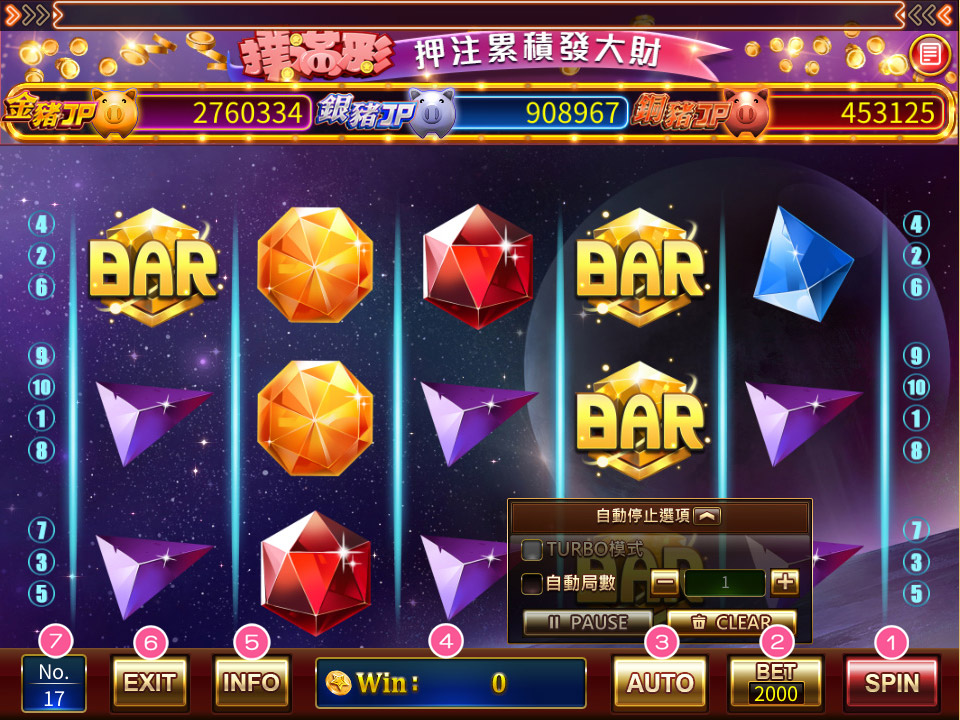
Task: Activate the AUTO spin button
Action: pyautogui.click(x=660, y=683)
